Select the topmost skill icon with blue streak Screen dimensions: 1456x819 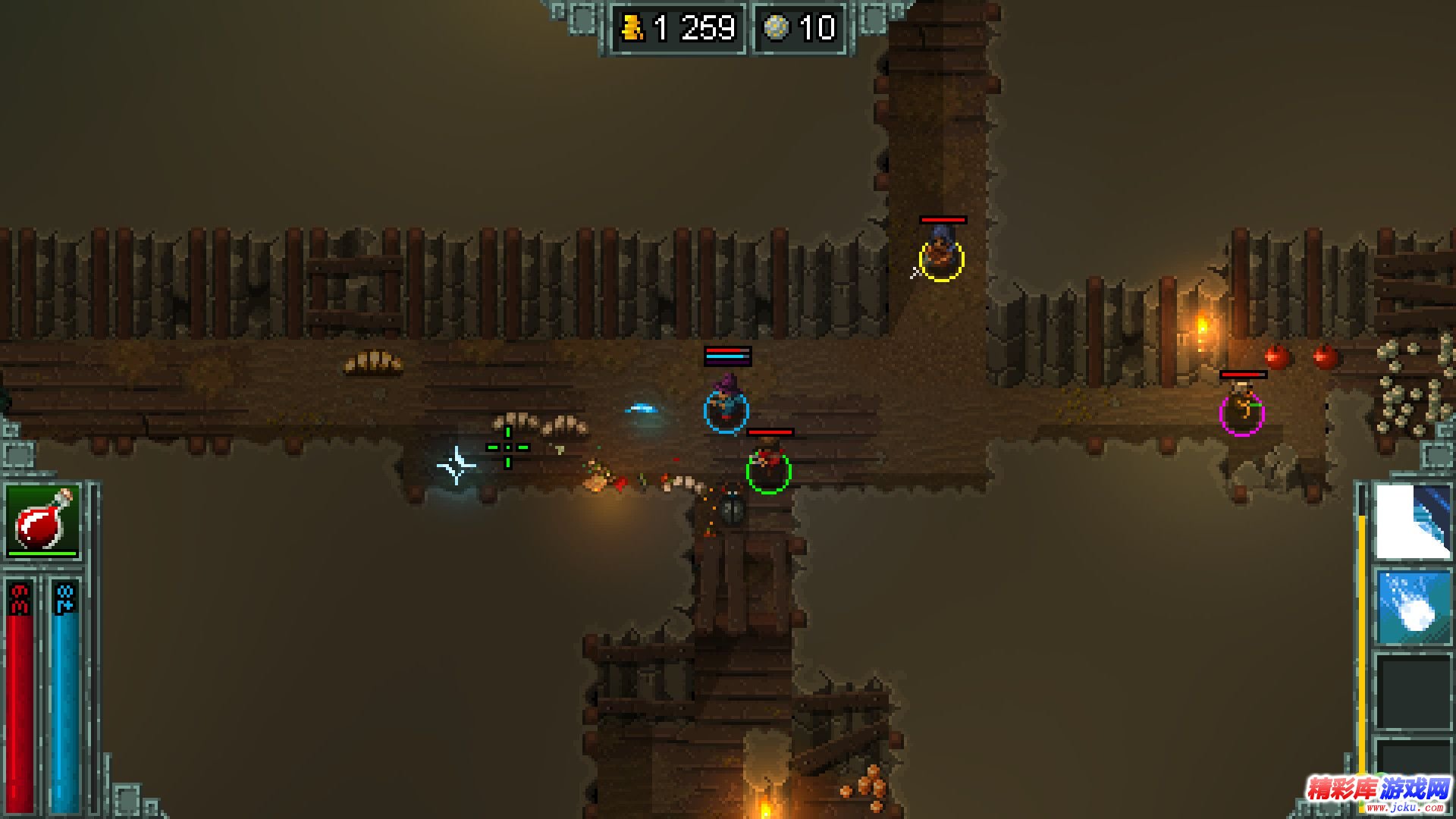pos(1413,522)
